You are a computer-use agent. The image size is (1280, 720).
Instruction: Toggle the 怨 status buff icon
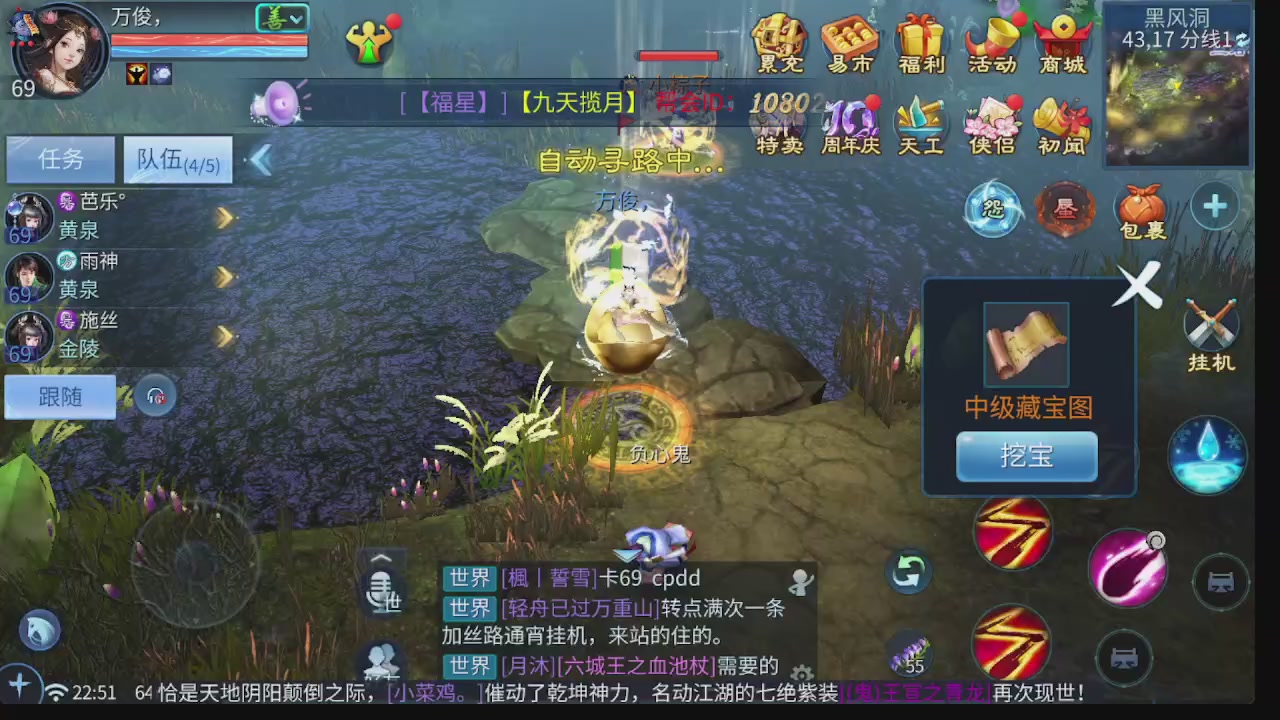(993, 208)
